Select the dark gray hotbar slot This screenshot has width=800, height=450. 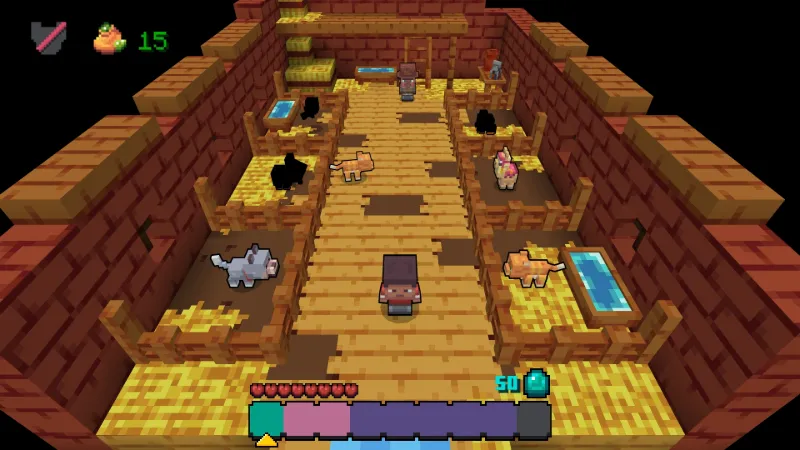[533, 420]
